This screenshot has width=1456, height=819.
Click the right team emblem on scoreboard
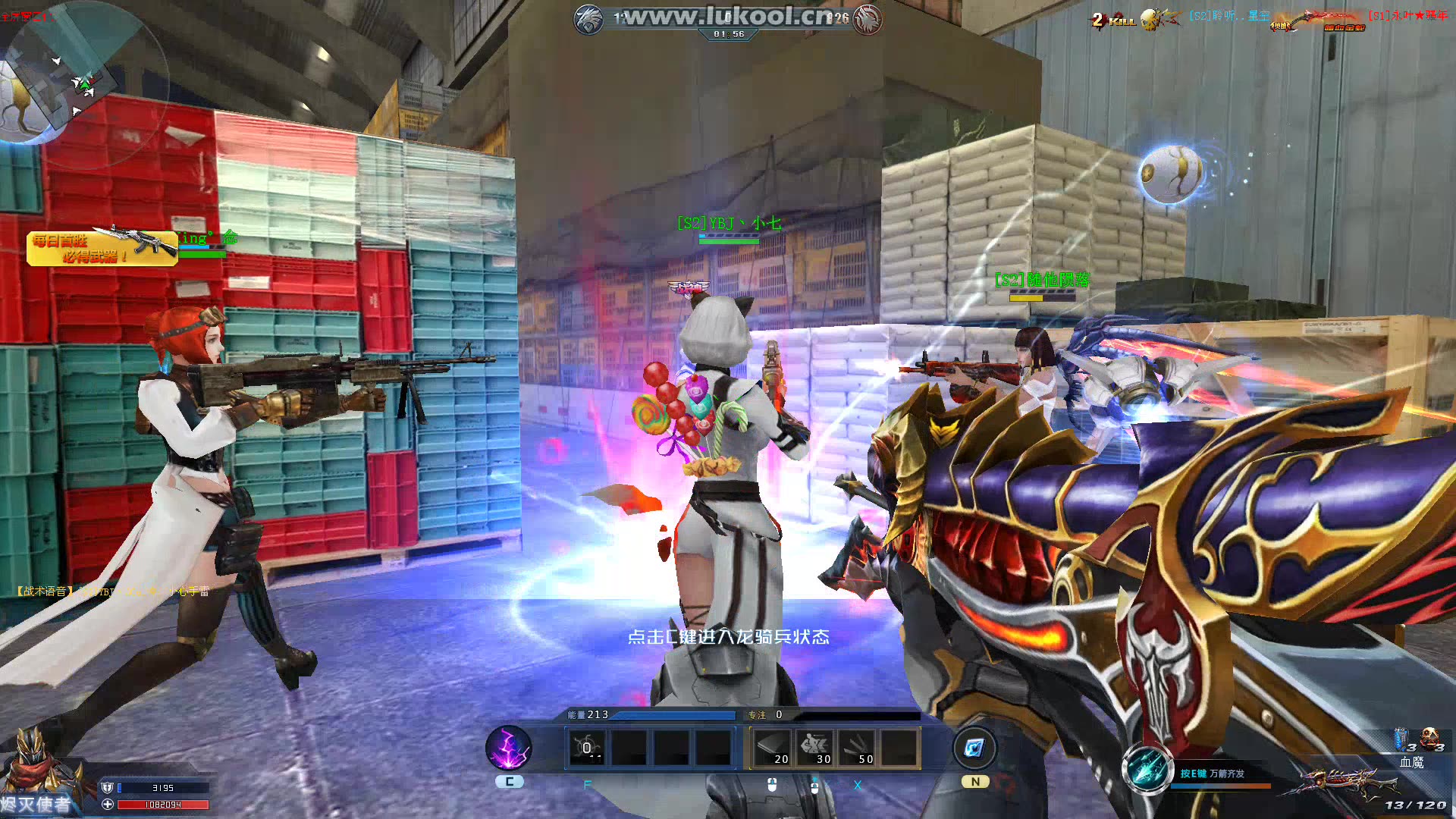point(868,20)
